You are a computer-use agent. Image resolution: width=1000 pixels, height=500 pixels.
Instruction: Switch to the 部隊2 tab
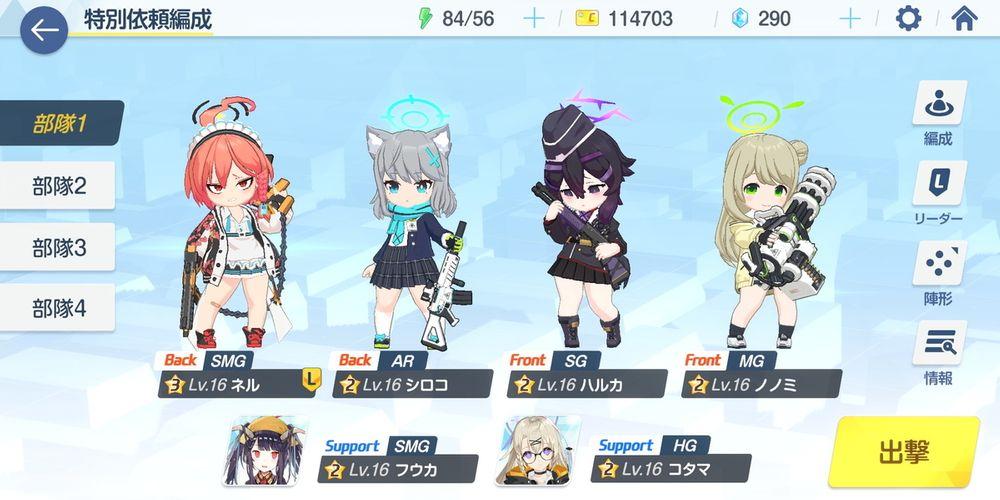tap(59, 185)
